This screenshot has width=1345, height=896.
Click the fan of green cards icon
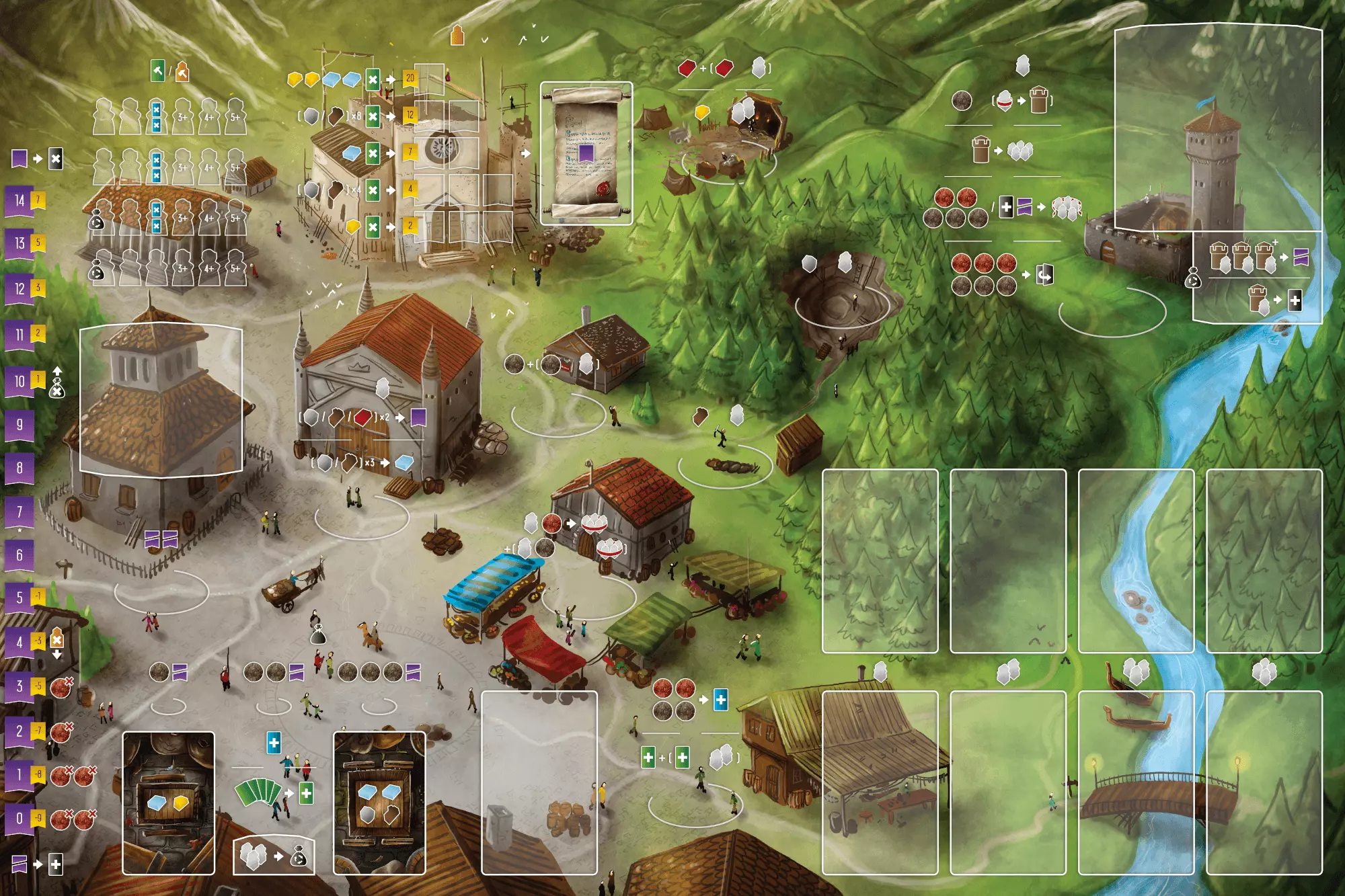coord(258,792)
